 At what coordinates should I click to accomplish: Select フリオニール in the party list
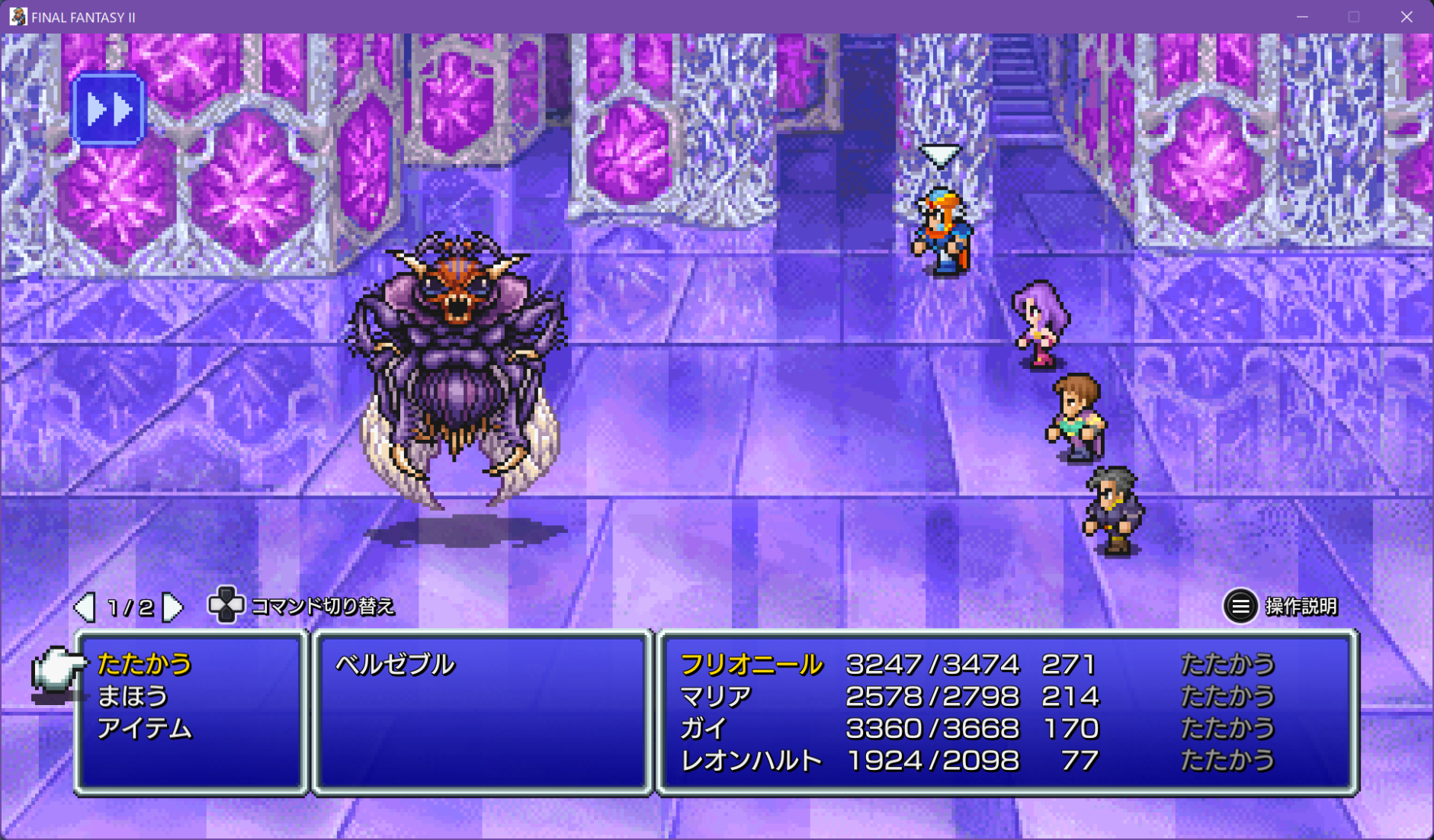coord(751,664)
